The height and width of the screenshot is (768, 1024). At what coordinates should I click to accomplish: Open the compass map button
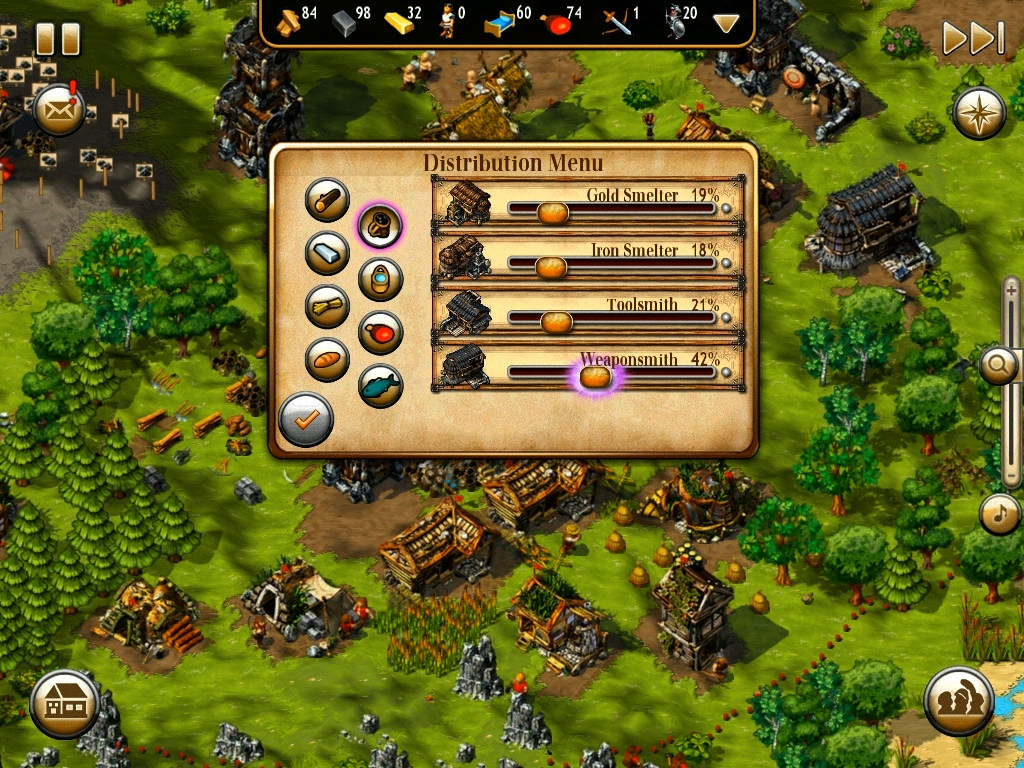pyautogui.click(x=979, y=114)
